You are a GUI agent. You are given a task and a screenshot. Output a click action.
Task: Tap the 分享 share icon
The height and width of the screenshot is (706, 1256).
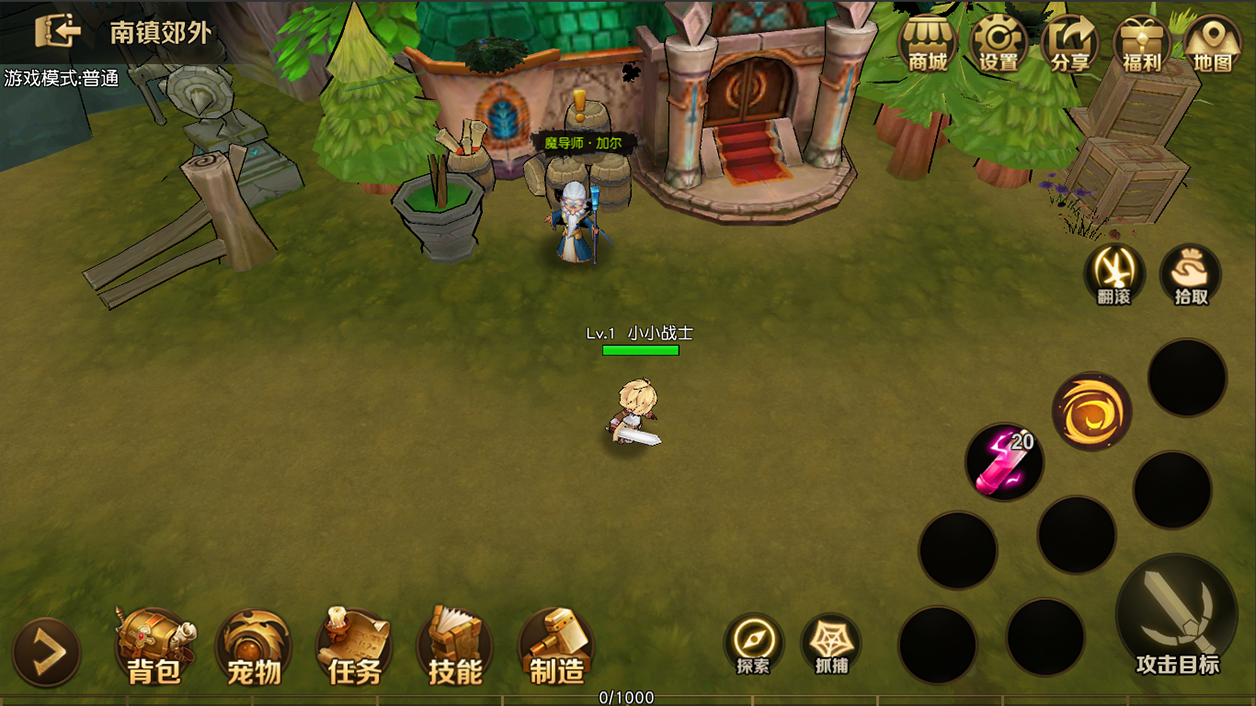[1070, 45]
